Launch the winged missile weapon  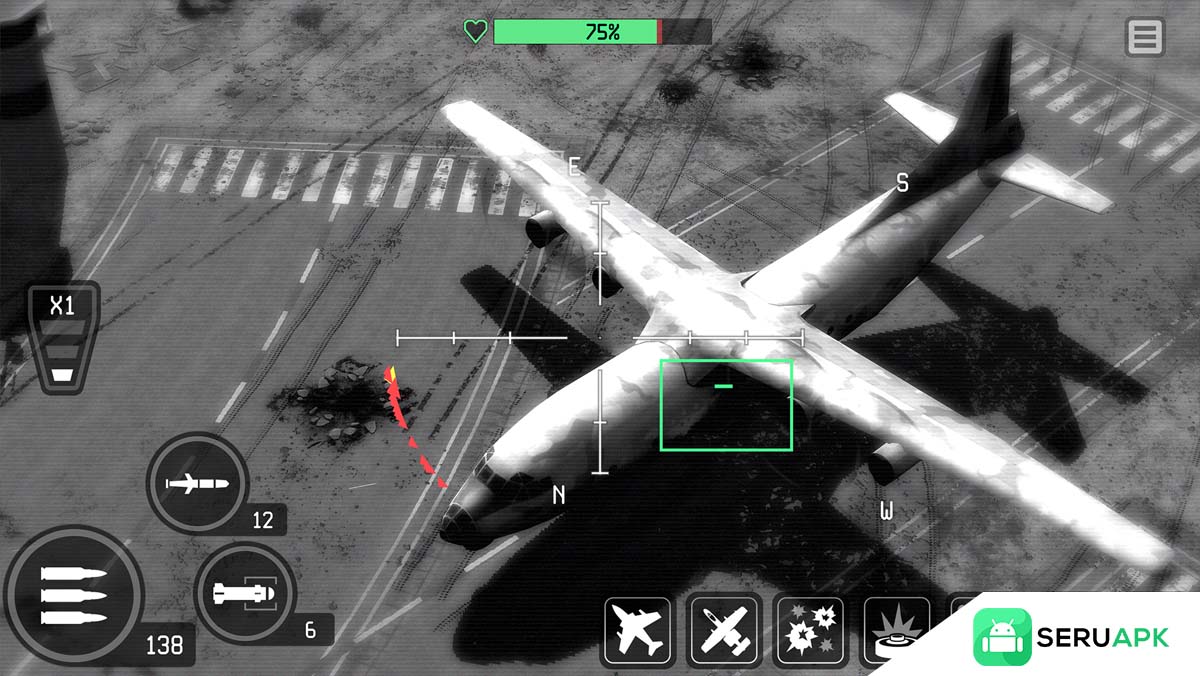(197, 484)
